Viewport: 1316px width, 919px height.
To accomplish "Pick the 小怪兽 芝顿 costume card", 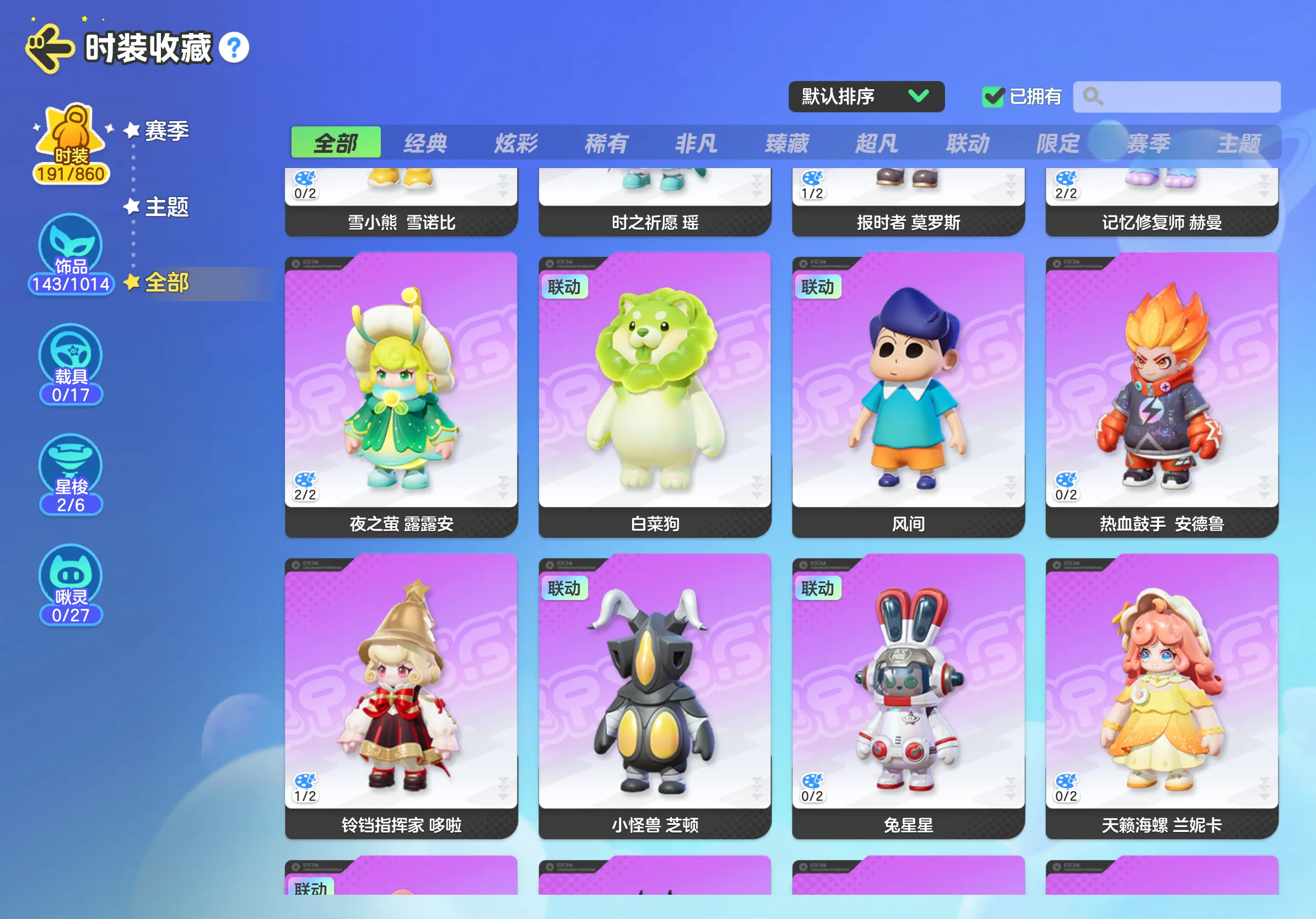I will click(x=655, y=695).
